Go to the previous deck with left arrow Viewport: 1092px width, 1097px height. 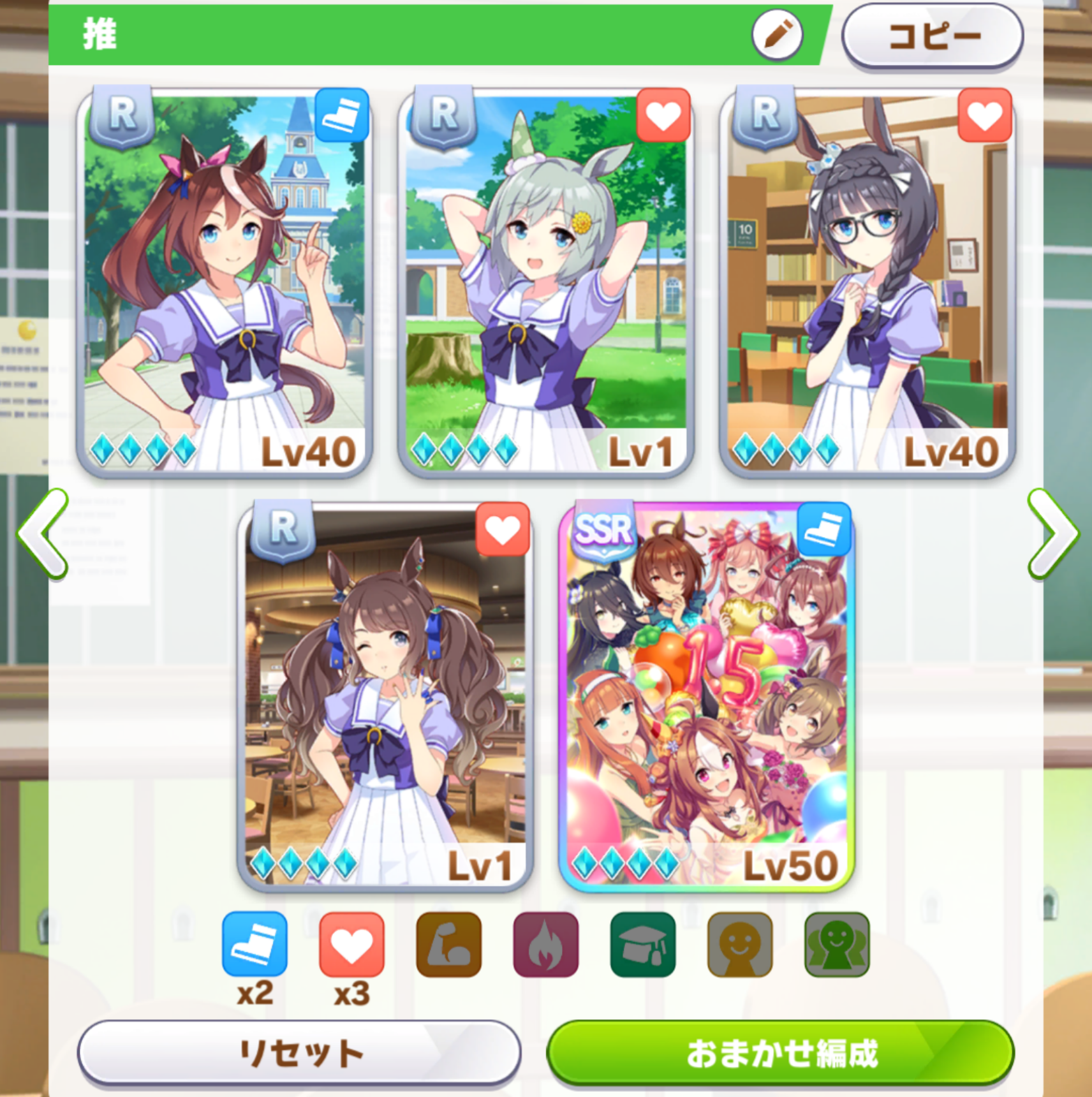43,533
